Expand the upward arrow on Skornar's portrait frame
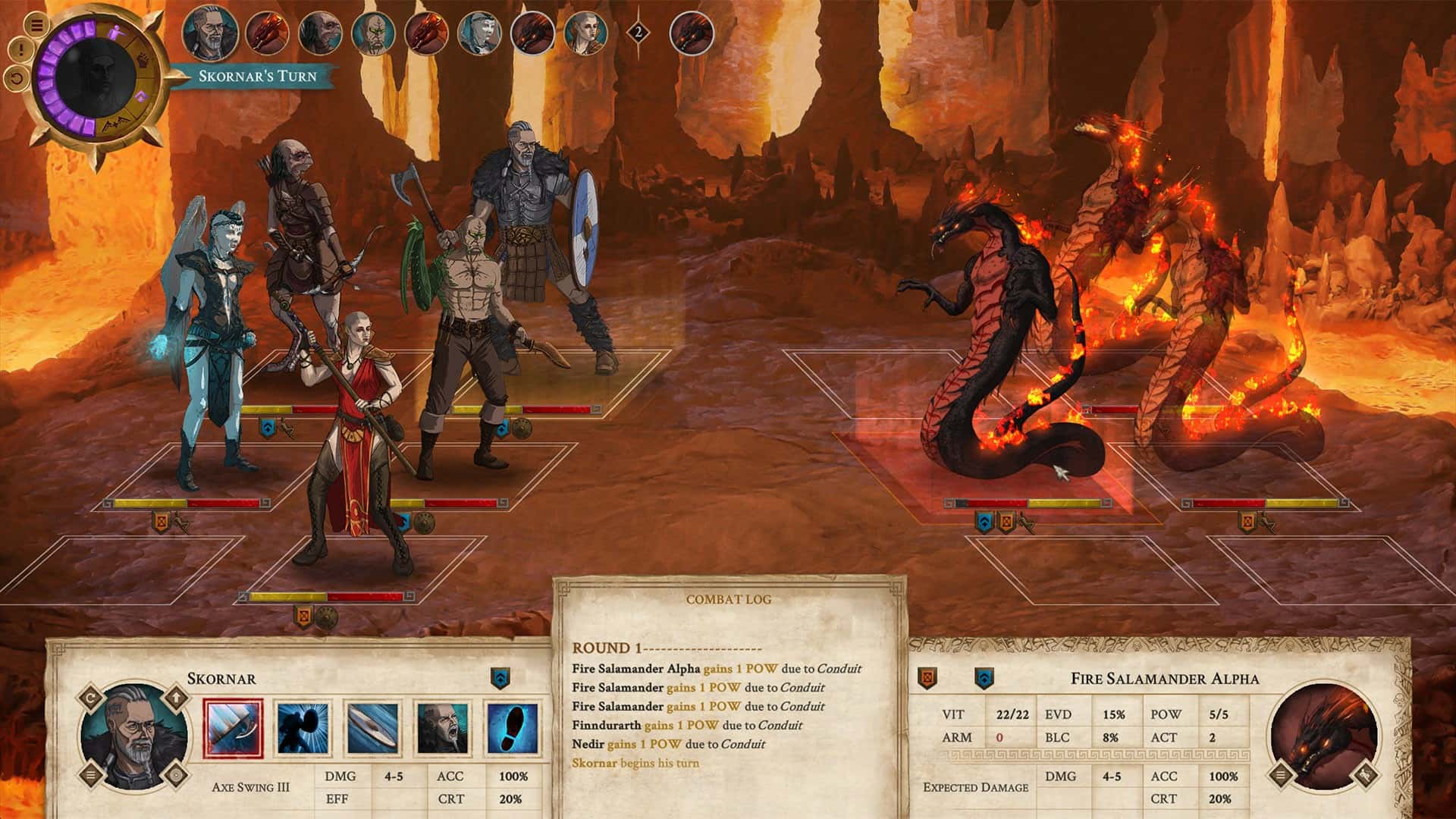The image size is (1456, 819). (x=176, y=698)
